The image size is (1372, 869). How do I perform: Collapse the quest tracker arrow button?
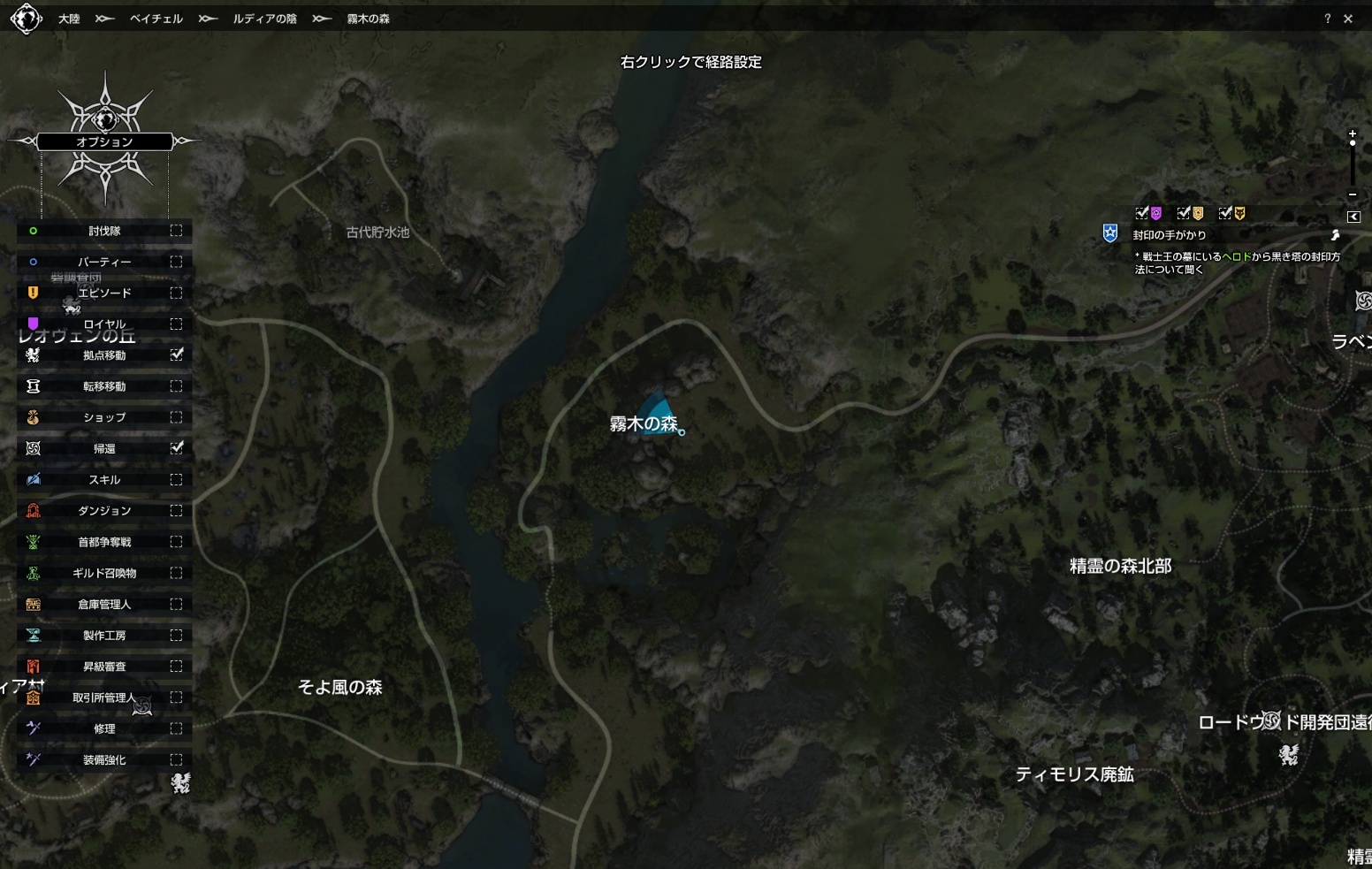pos(1353,217)
